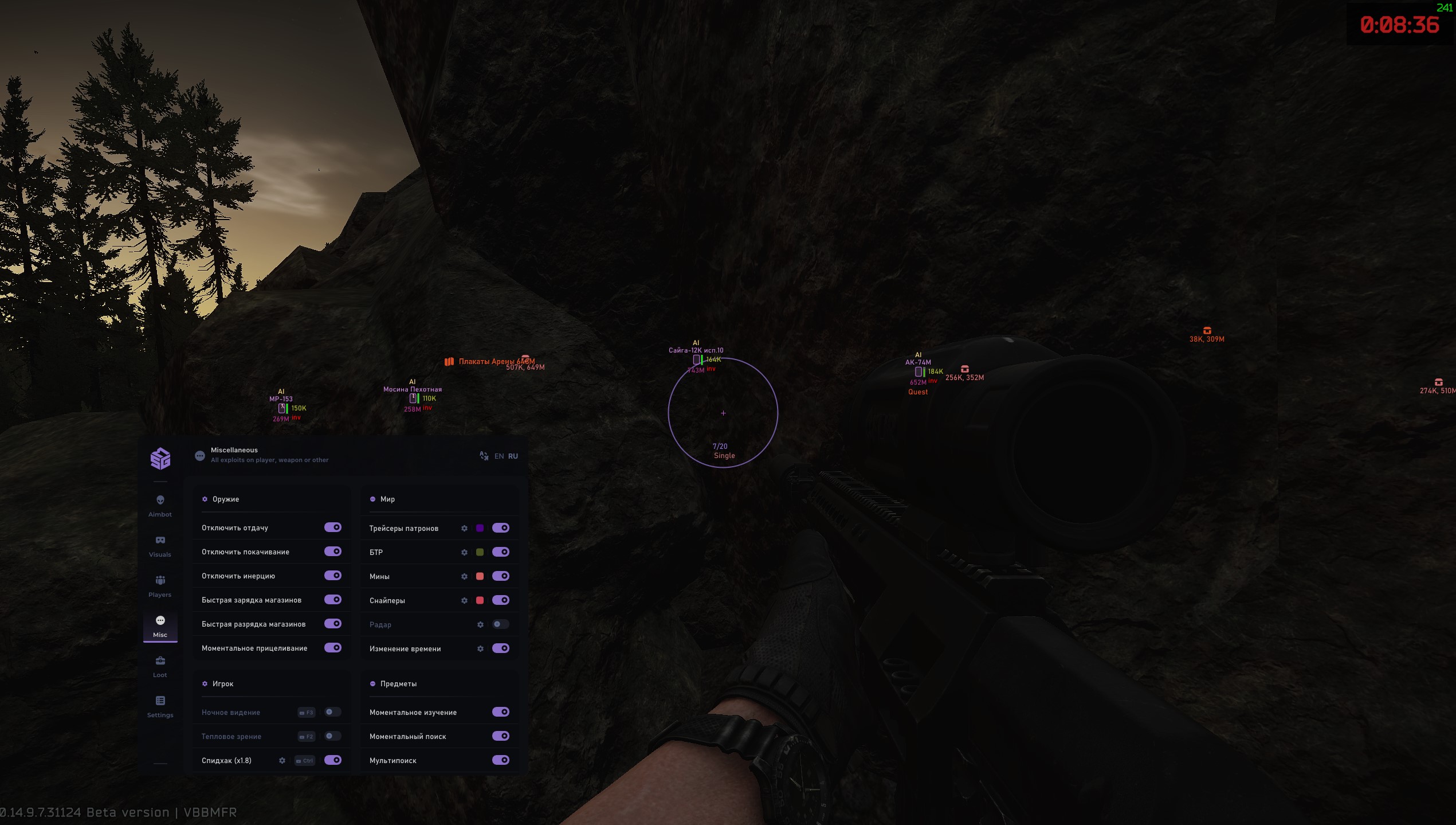Switch language to EN

click(498, 456)
